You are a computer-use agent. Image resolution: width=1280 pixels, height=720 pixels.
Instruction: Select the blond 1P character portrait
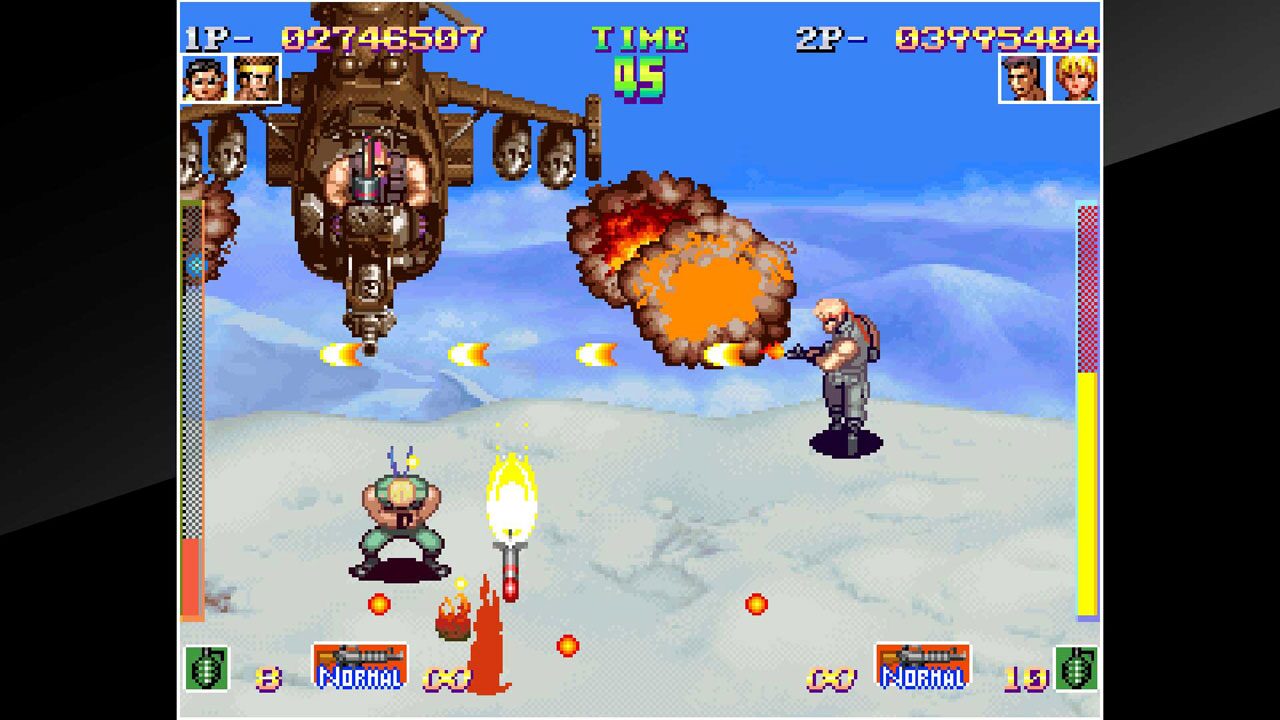point(257,80)
